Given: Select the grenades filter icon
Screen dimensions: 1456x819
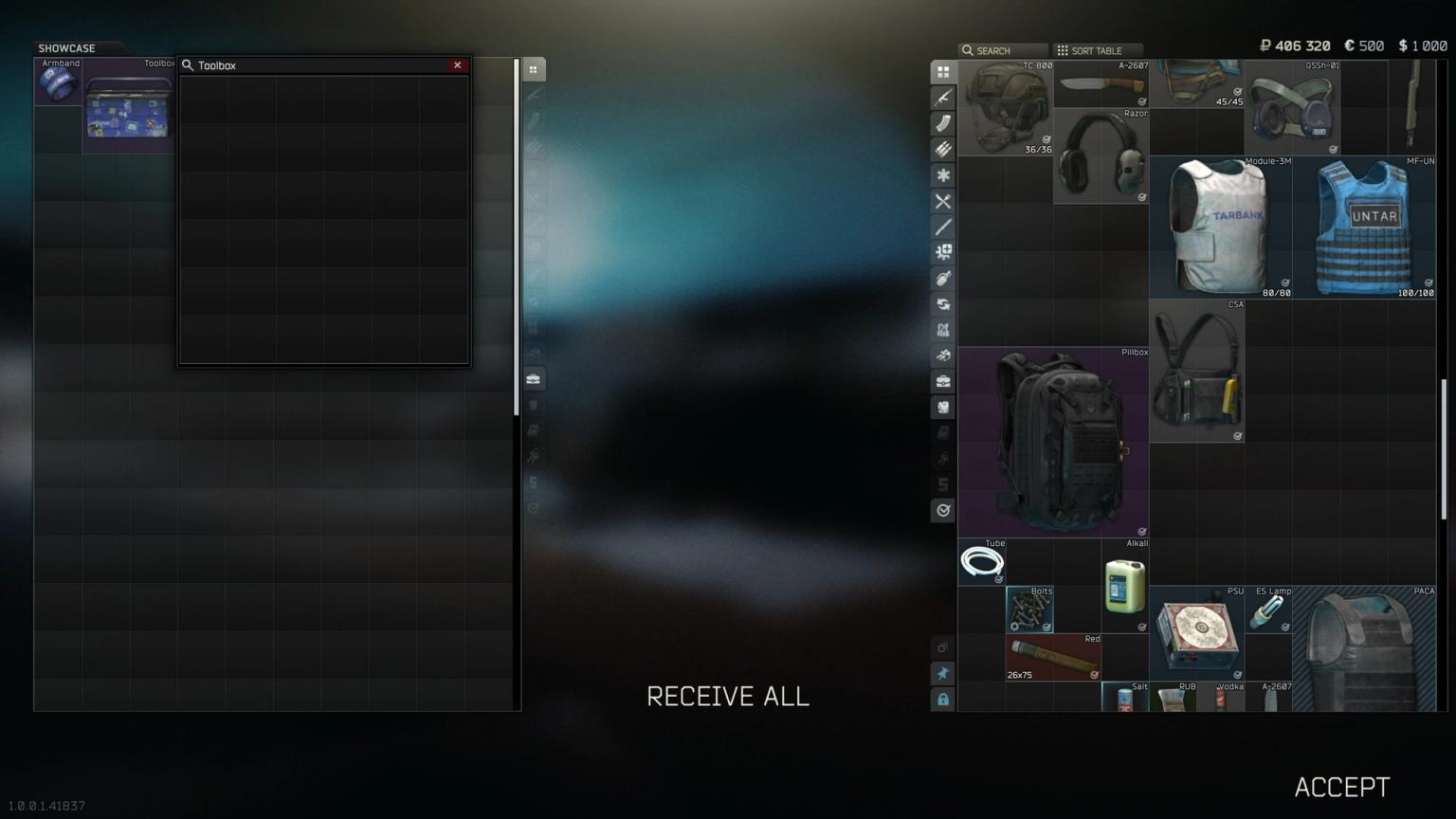Looking at the screenshot, I should pyautogui.click(x=943, y=278).
